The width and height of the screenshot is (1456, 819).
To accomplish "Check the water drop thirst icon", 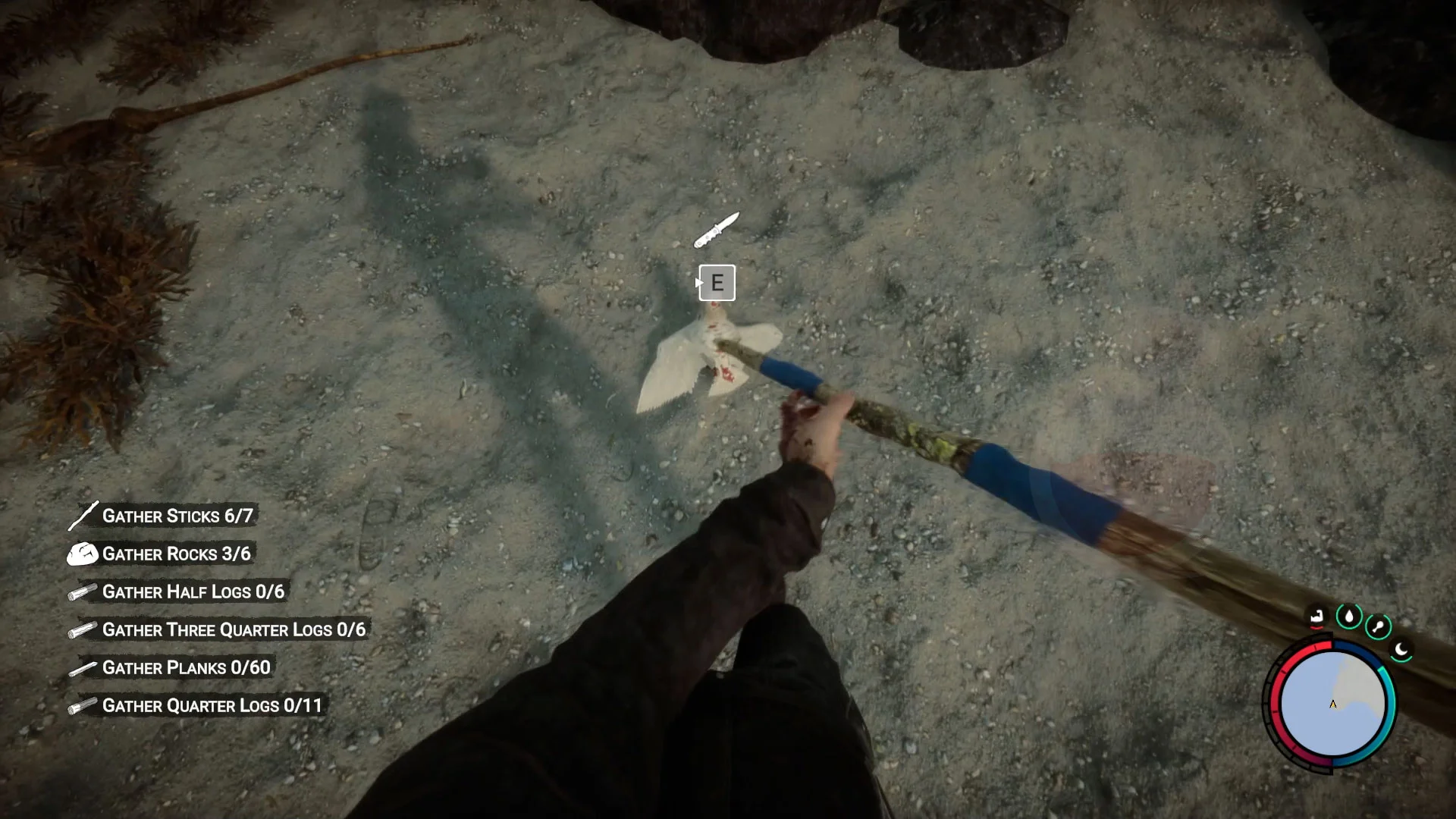I will [1348, 617].
